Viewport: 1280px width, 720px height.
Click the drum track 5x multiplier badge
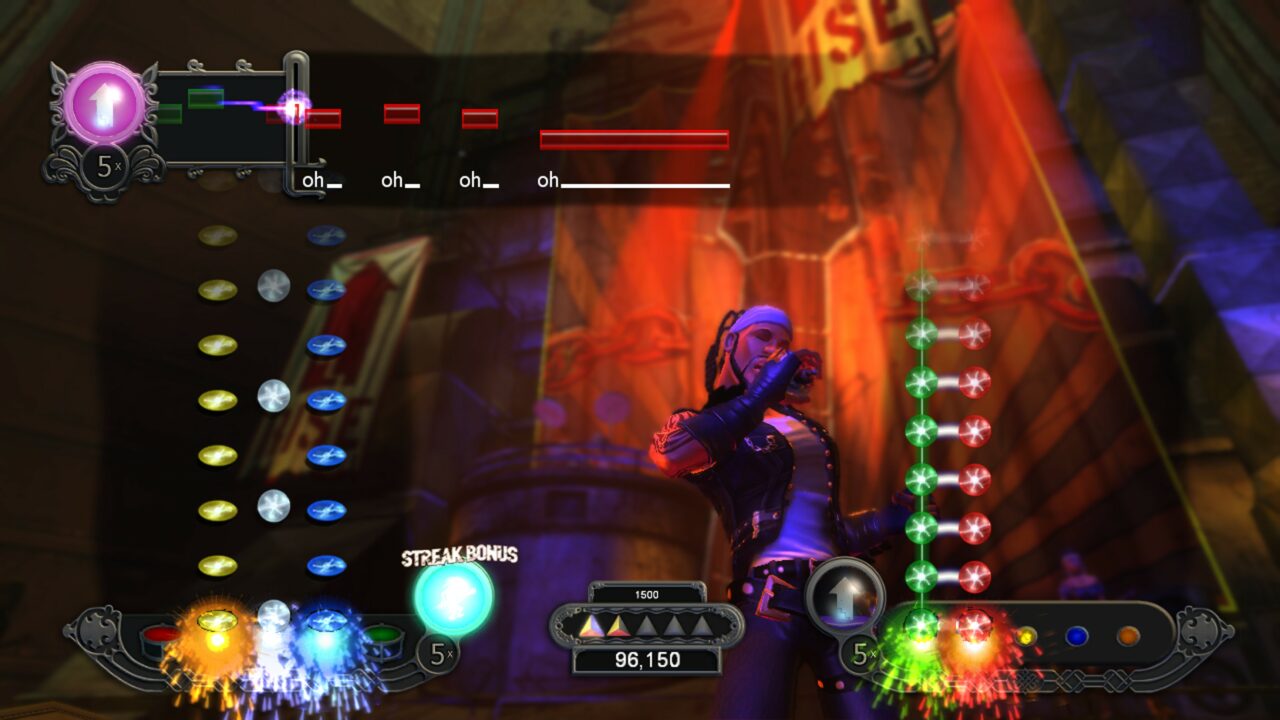(x=436, y=651)
